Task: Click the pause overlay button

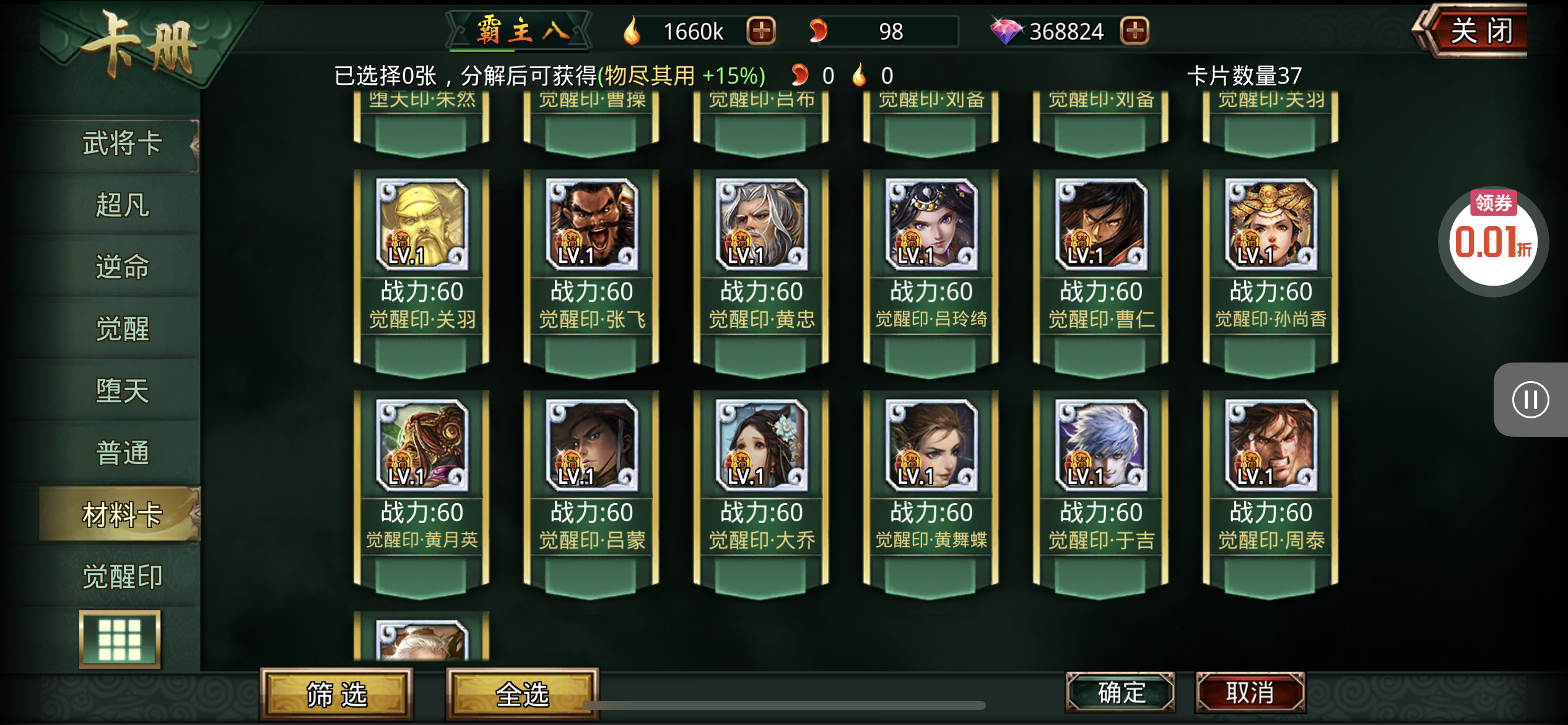Action: 1530,400
